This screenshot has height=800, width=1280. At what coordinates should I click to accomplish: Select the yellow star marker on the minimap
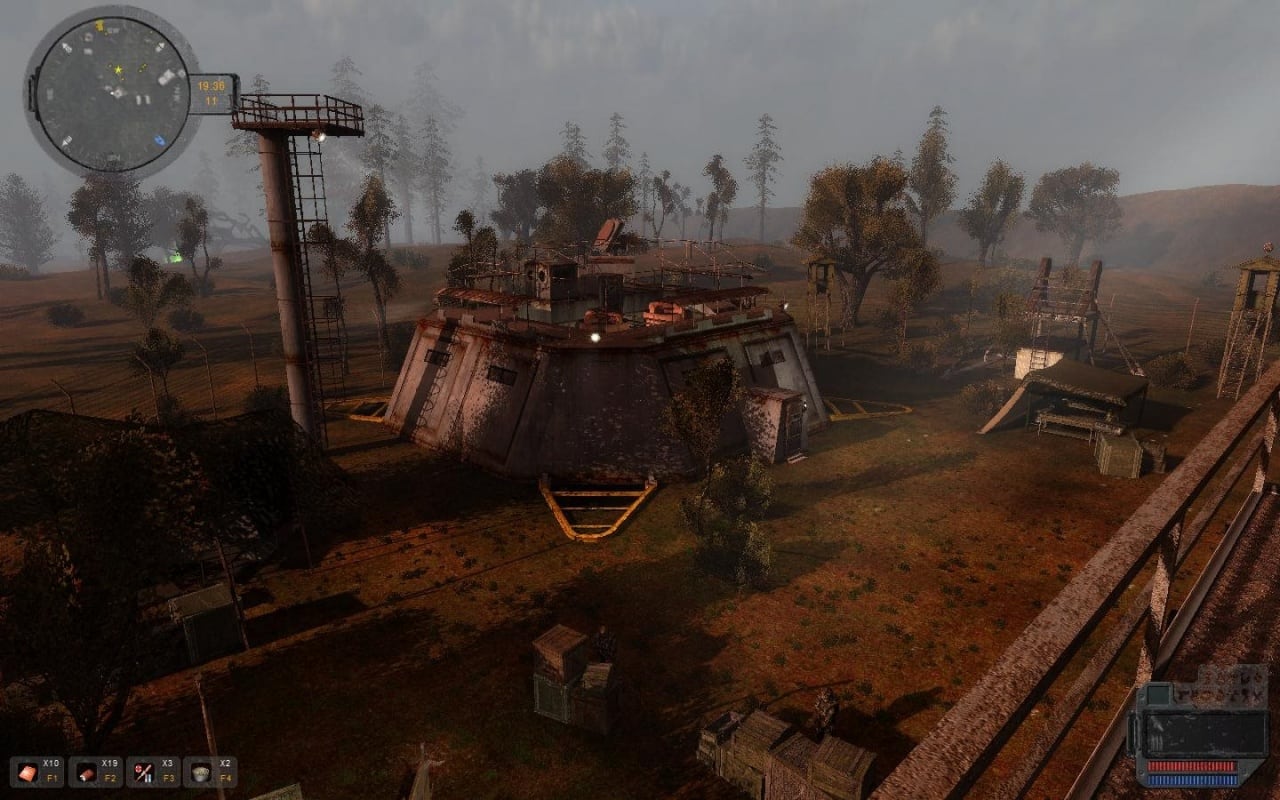point(118,70)
